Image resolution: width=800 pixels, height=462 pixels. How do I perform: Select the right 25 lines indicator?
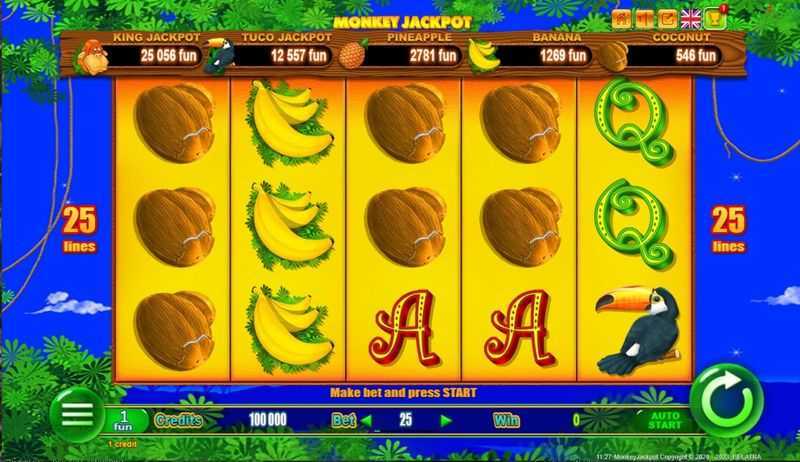(x=728, y=229)
